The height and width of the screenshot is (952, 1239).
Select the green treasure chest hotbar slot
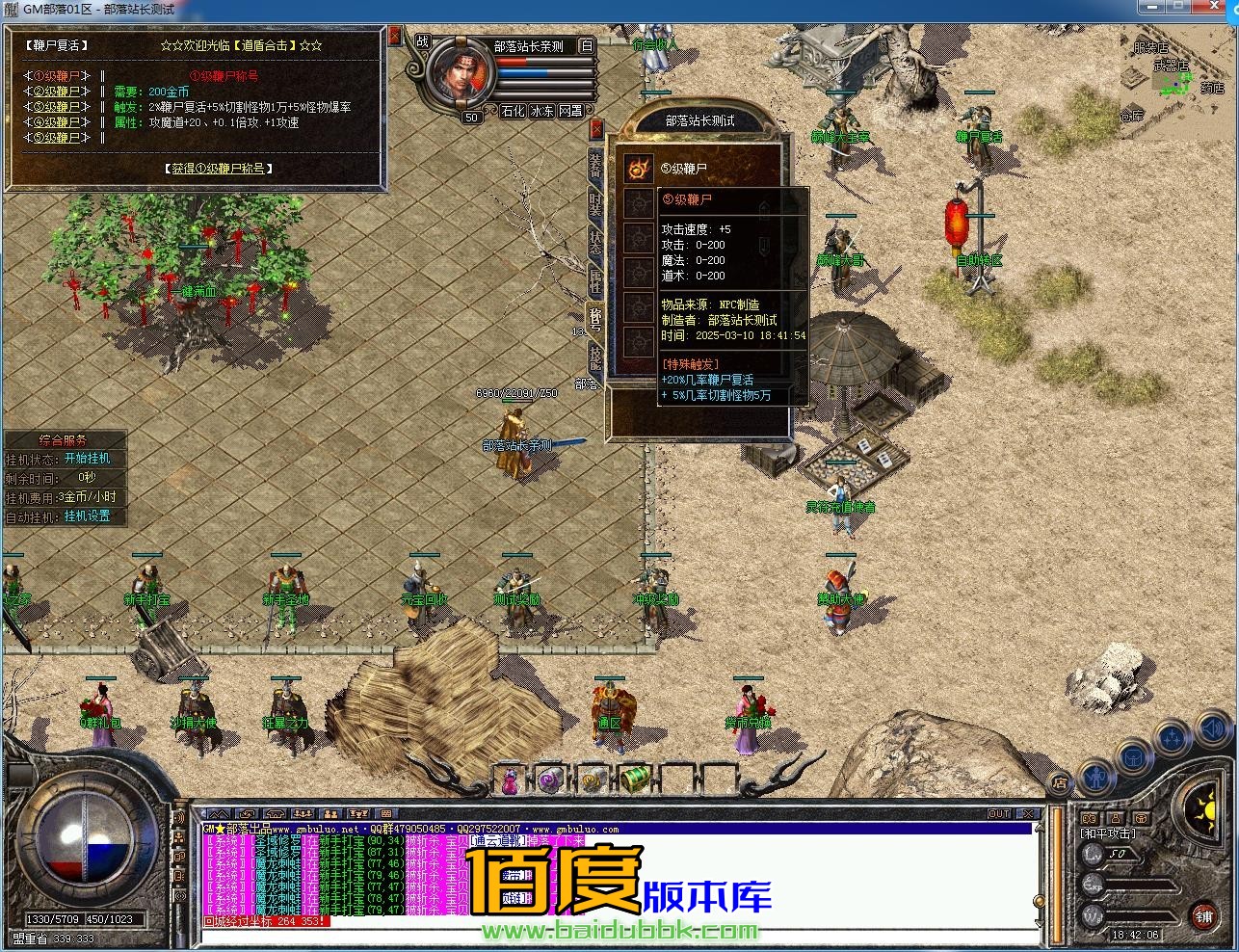[x=633, y=779]
